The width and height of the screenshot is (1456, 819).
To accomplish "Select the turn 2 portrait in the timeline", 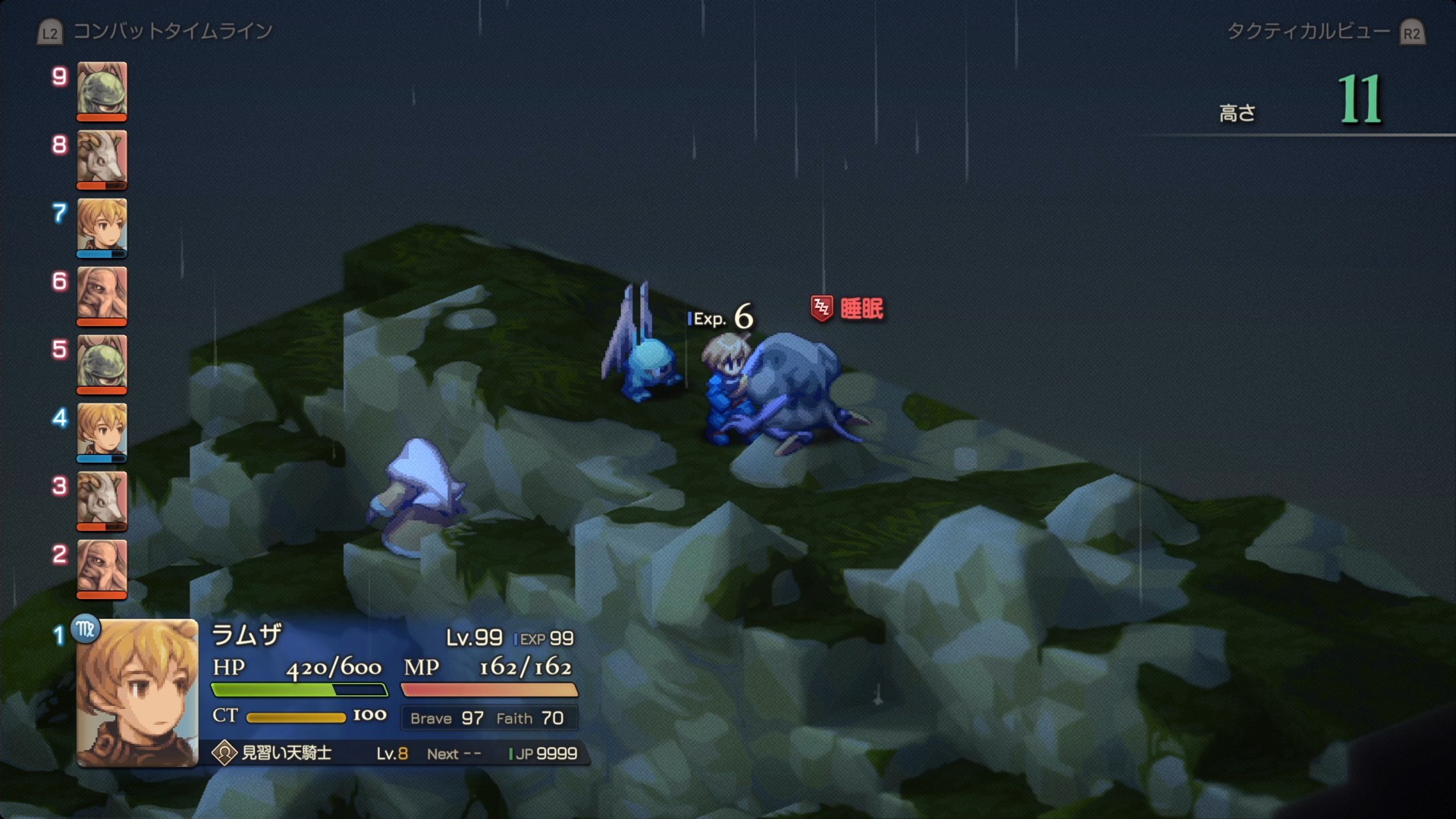I will point(102,567).
